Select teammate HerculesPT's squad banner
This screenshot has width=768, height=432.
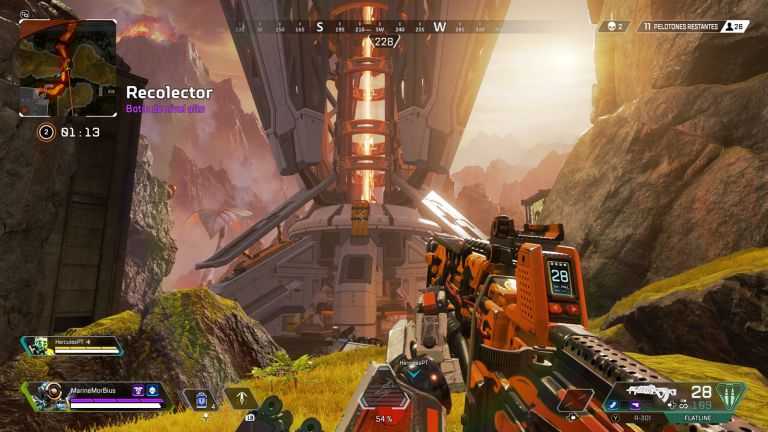pyautogui.click(x=74, y=346)
